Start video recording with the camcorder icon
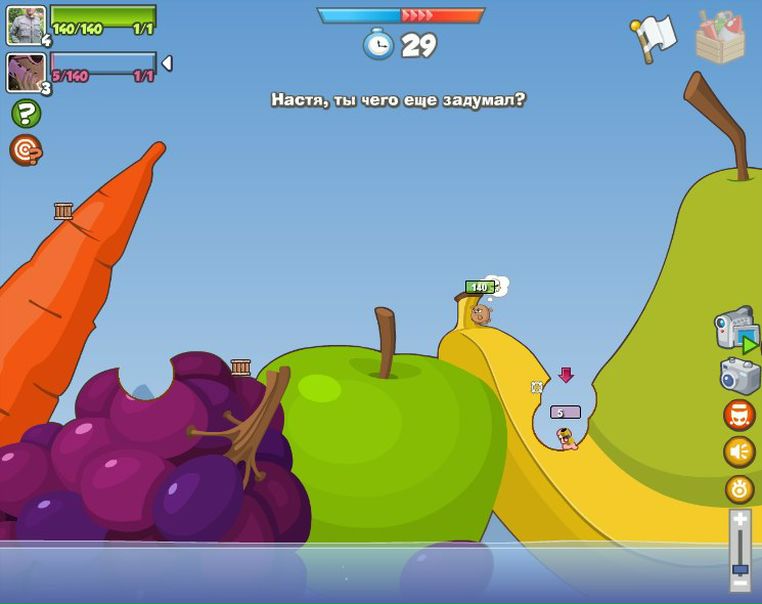This screenshot has width=762, height=604. pyautogui.click(x=735, y=329)
